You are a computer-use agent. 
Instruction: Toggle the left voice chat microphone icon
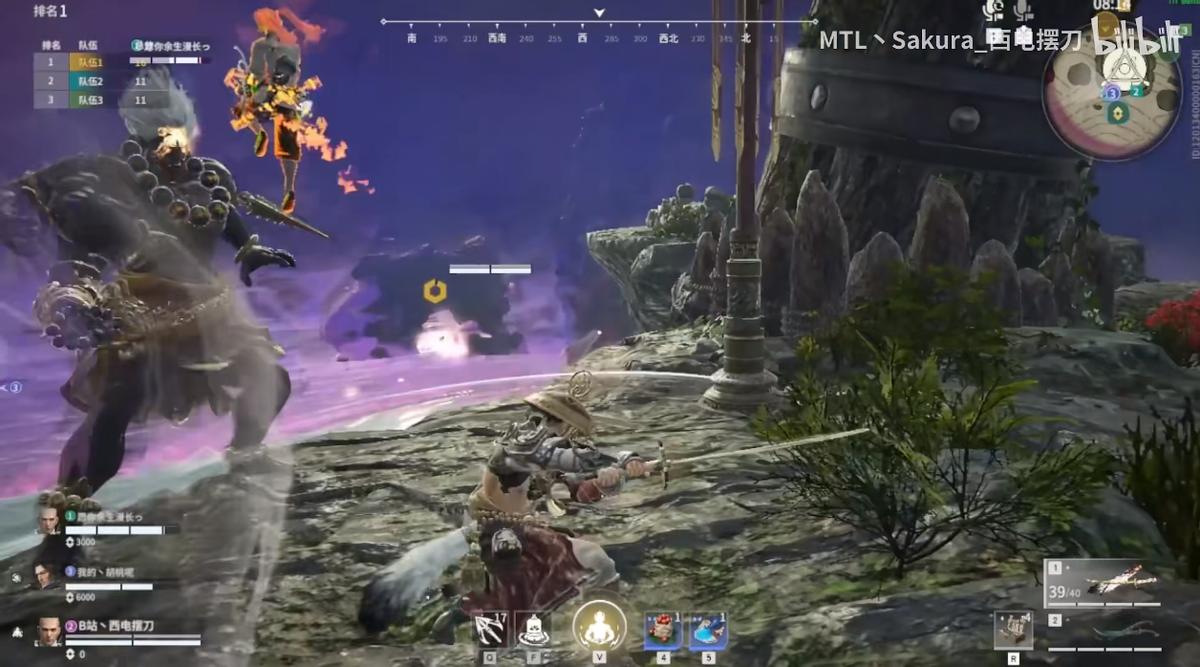click(993, 11)
